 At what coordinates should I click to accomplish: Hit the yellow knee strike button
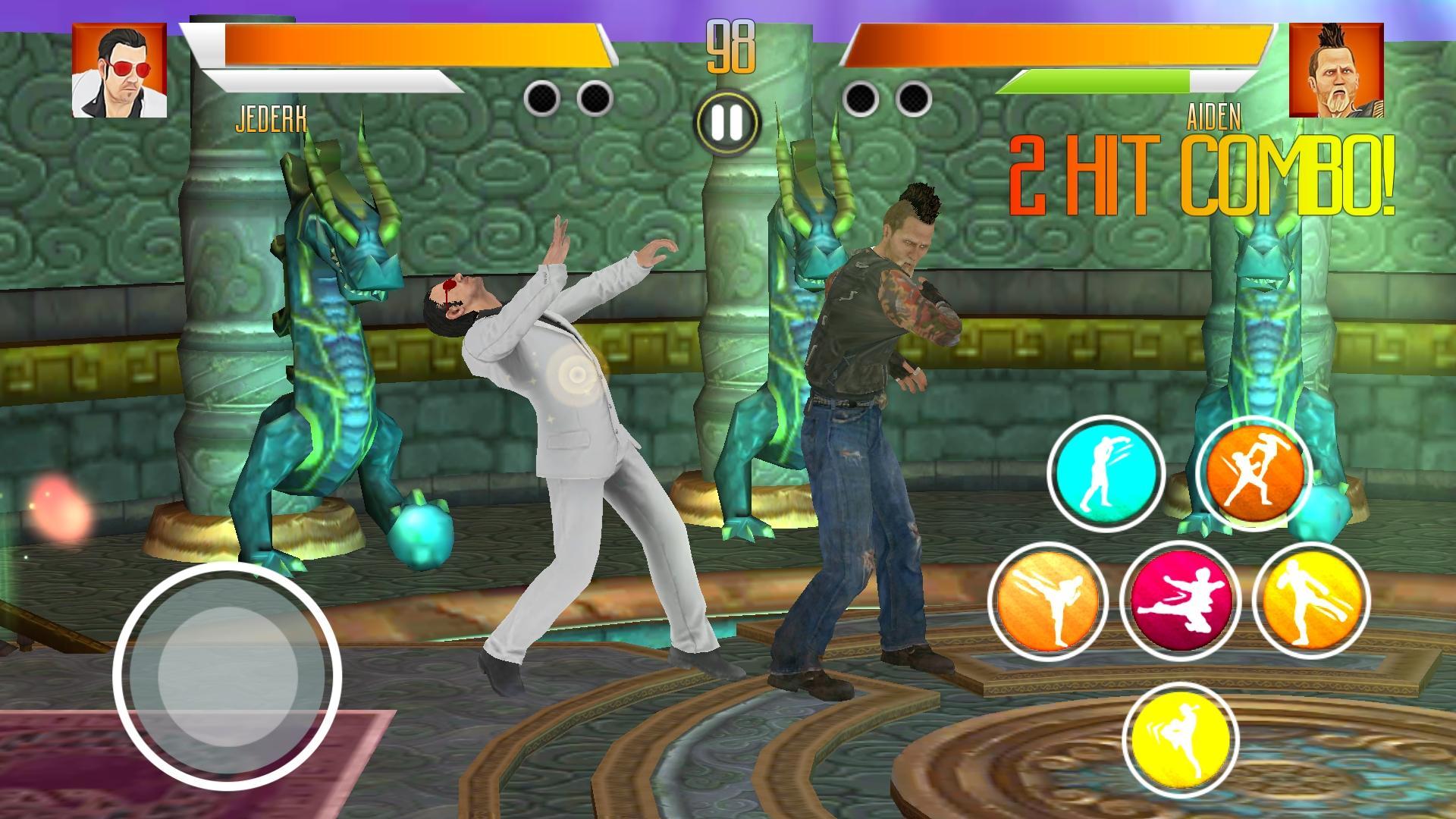tap(1180, 736)
